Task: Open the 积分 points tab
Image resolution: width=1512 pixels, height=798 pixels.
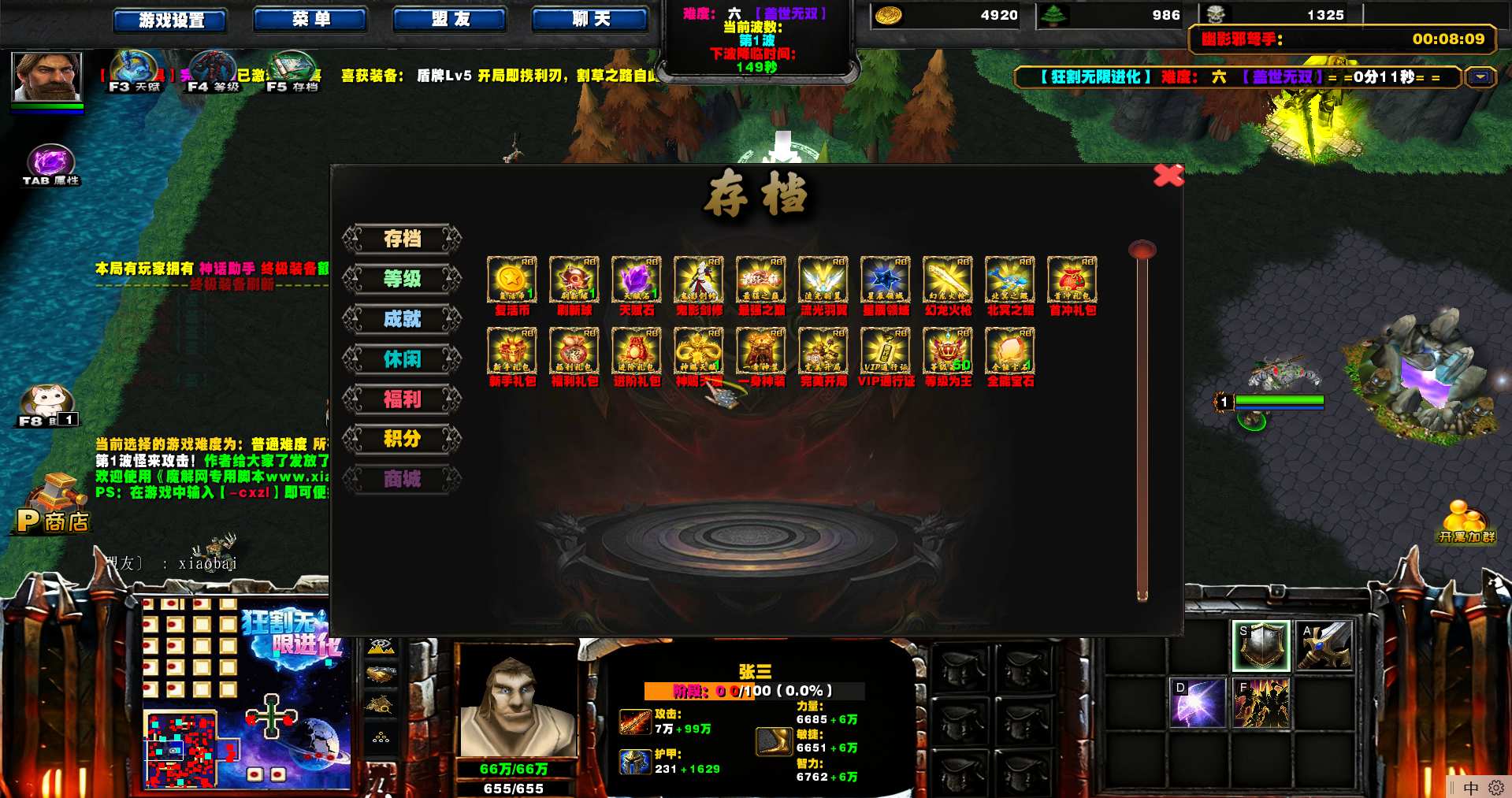Action: (x=402, y=439)
